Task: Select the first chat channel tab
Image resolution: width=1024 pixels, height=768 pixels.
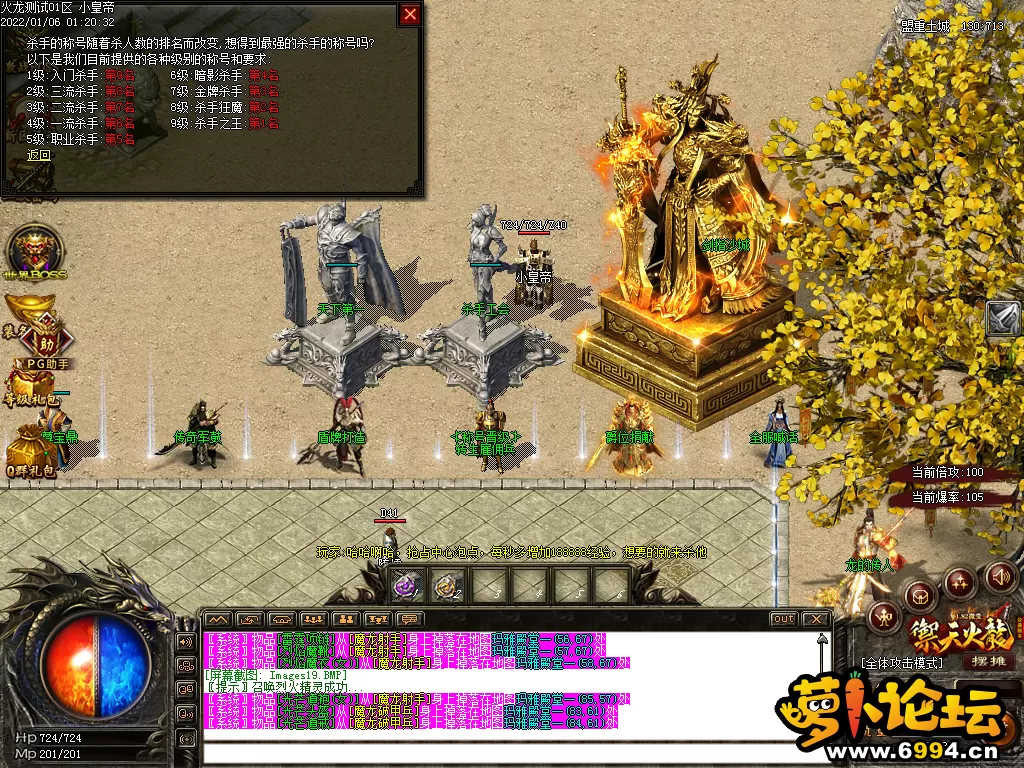Action: click(218, 619)
